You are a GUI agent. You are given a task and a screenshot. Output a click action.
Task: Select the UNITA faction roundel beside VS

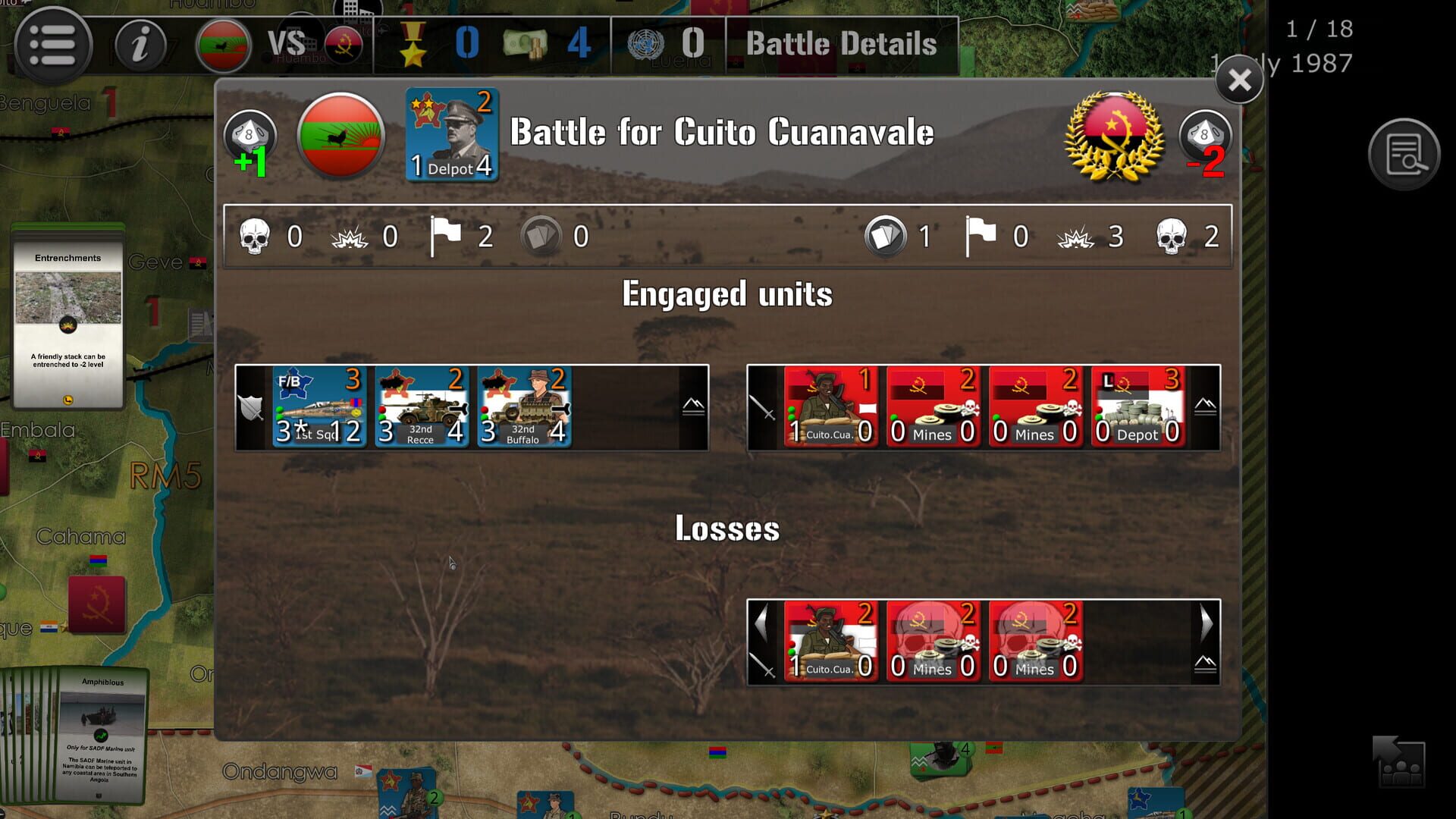220,43
